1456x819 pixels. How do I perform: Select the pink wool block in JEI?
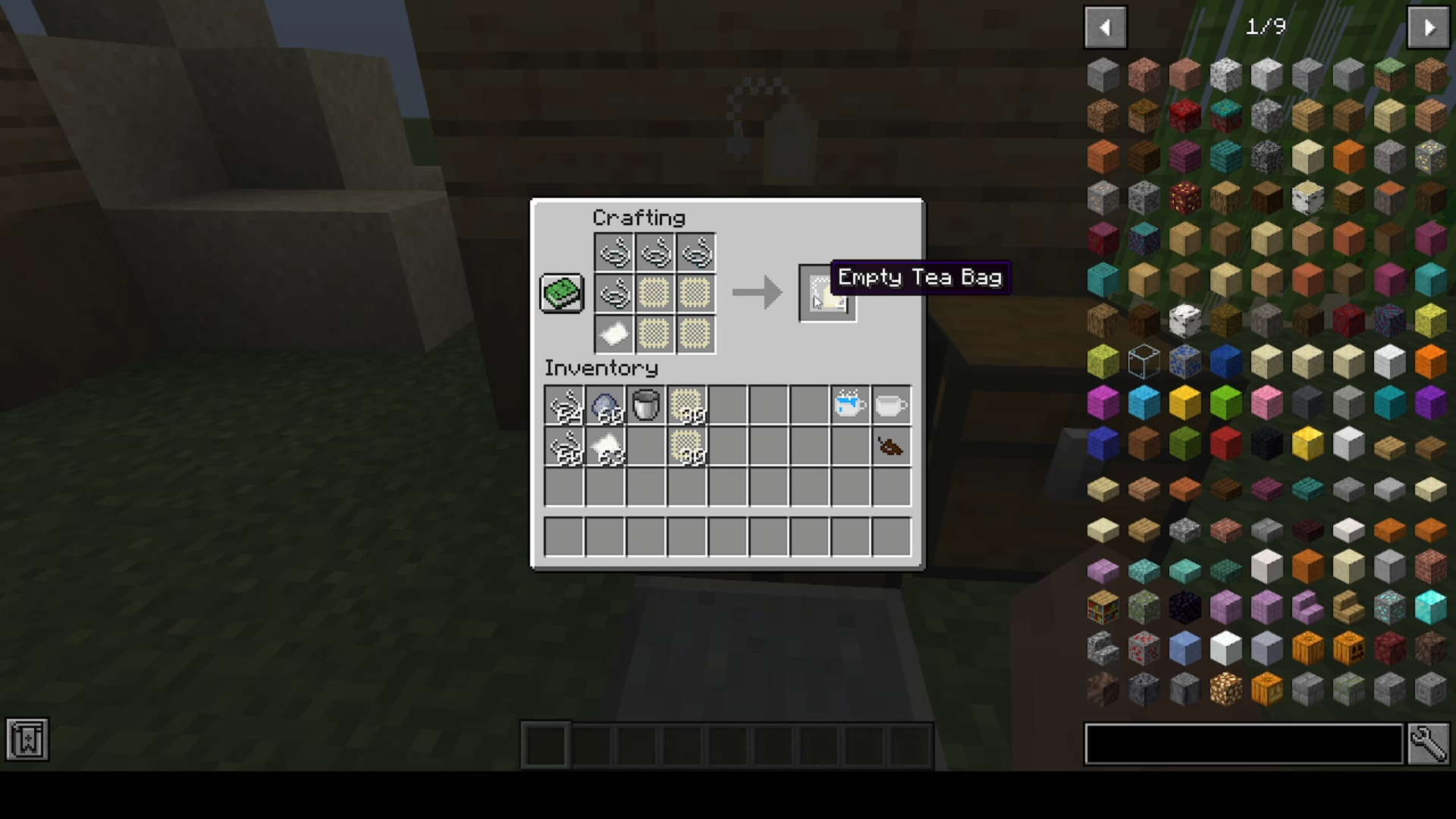point(1266,403)
